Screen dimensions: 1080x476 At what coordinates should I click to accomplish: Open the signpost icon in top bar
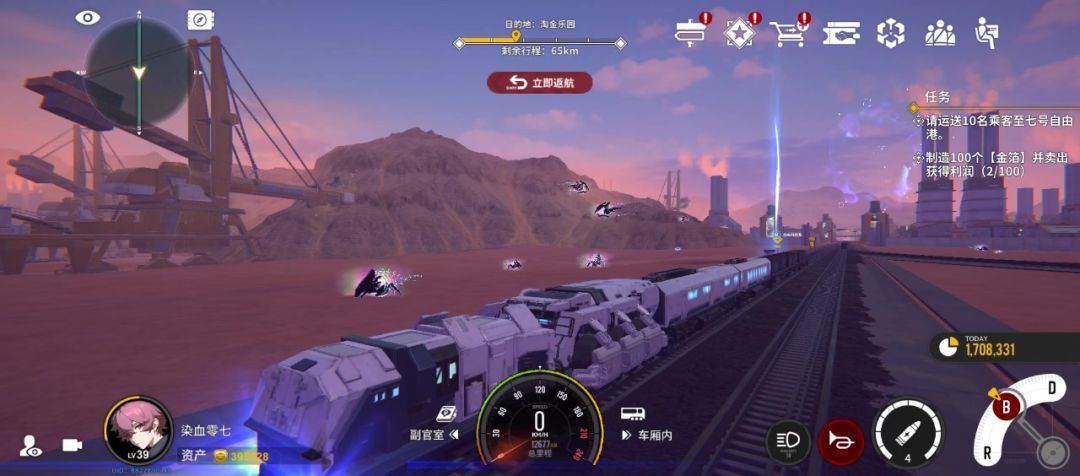[x=690, y=32]
